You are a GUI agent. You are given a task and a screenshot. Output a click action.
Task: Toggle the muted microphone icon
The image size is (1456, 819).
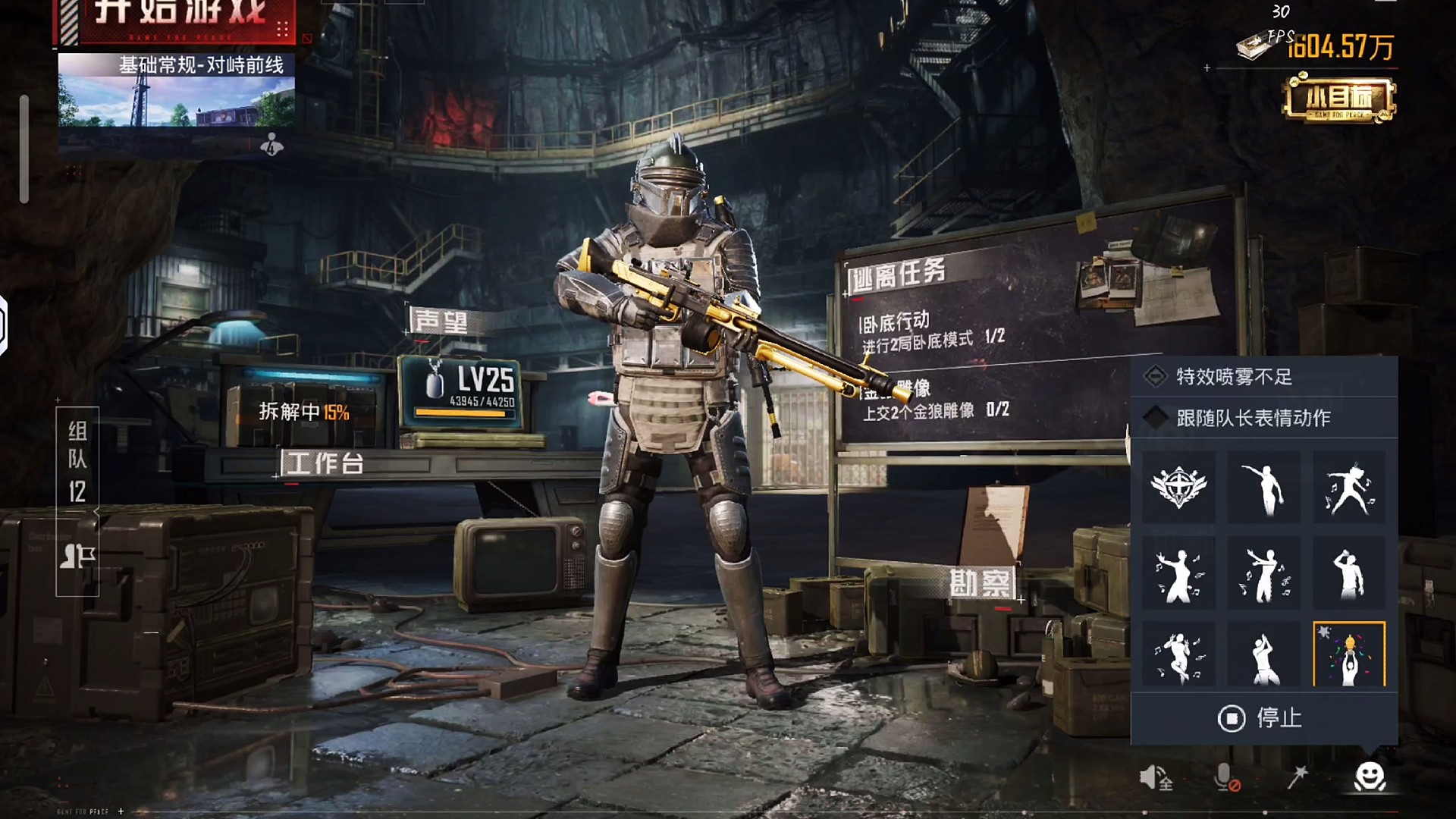click(1225, 777)
